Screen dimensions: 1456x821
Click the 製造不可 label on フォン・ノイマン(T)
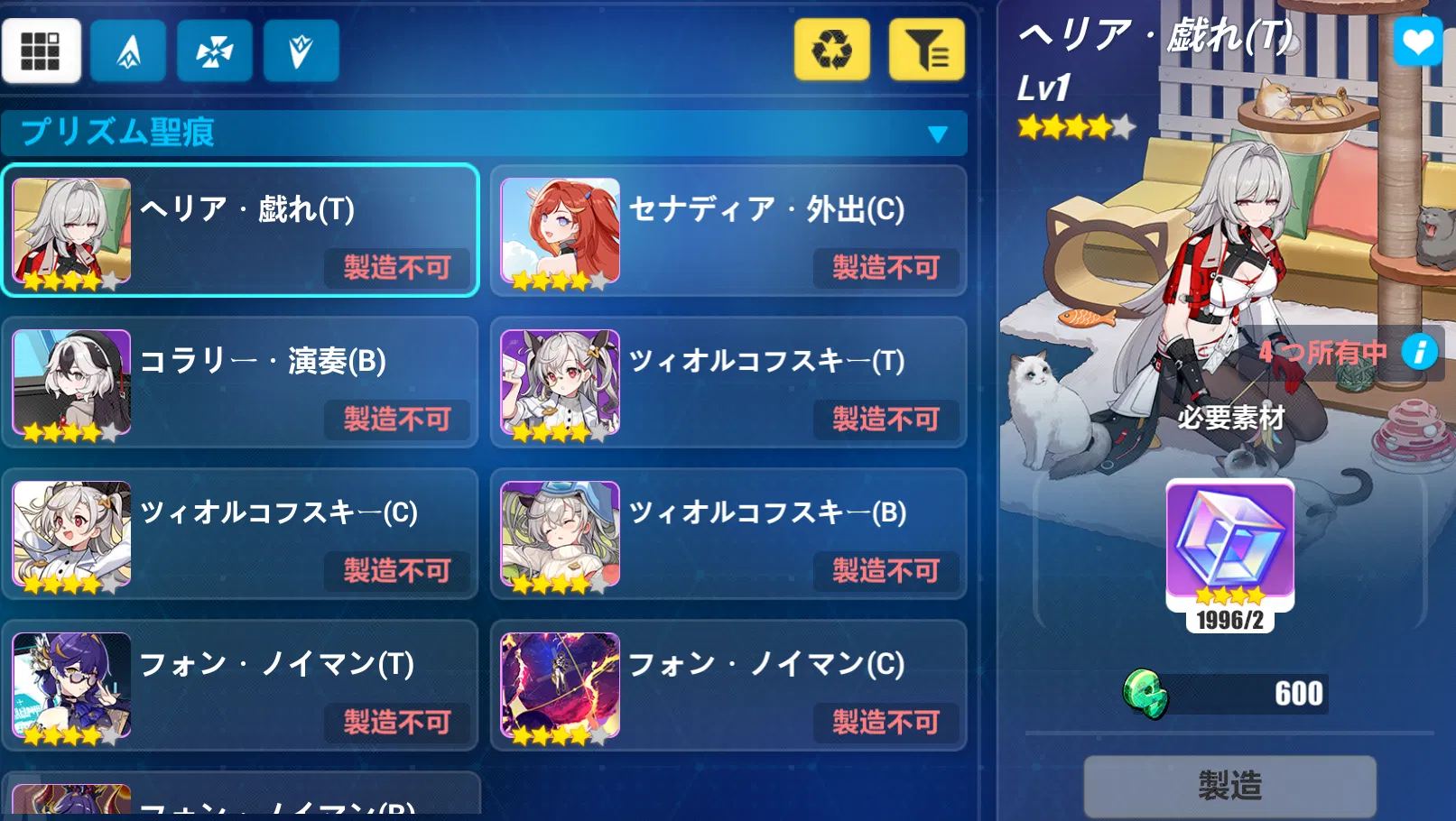pyautogui.click(x=397, y=723)
